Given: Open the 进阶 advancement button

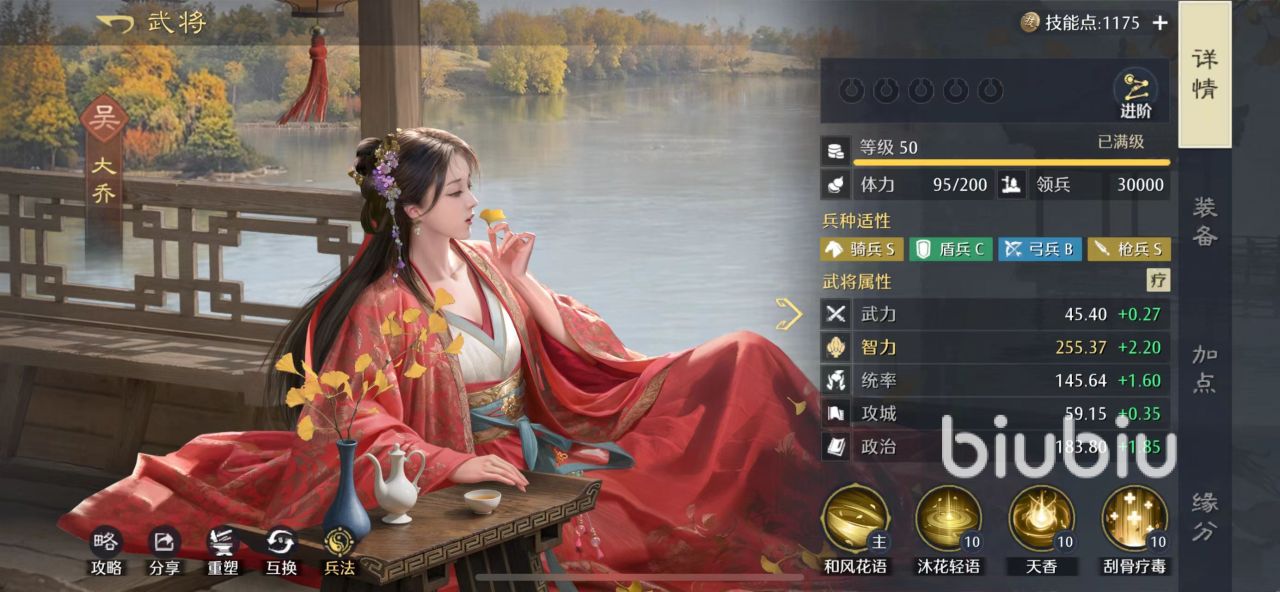Looking at the screenshot, I should pos(1135,93).
